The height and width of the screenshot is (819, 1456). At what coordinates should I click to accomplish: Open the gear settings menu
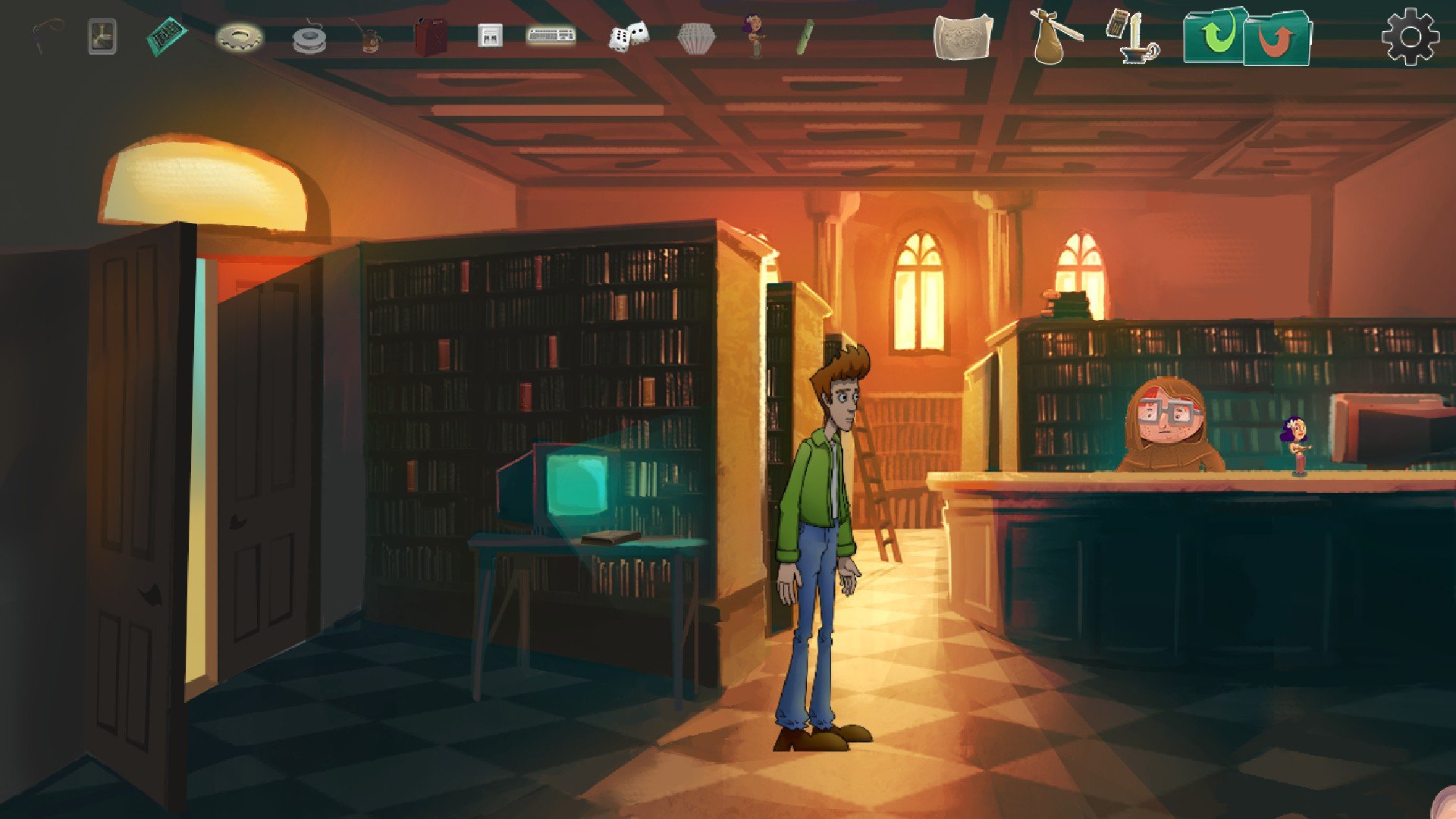(1410, 36)
